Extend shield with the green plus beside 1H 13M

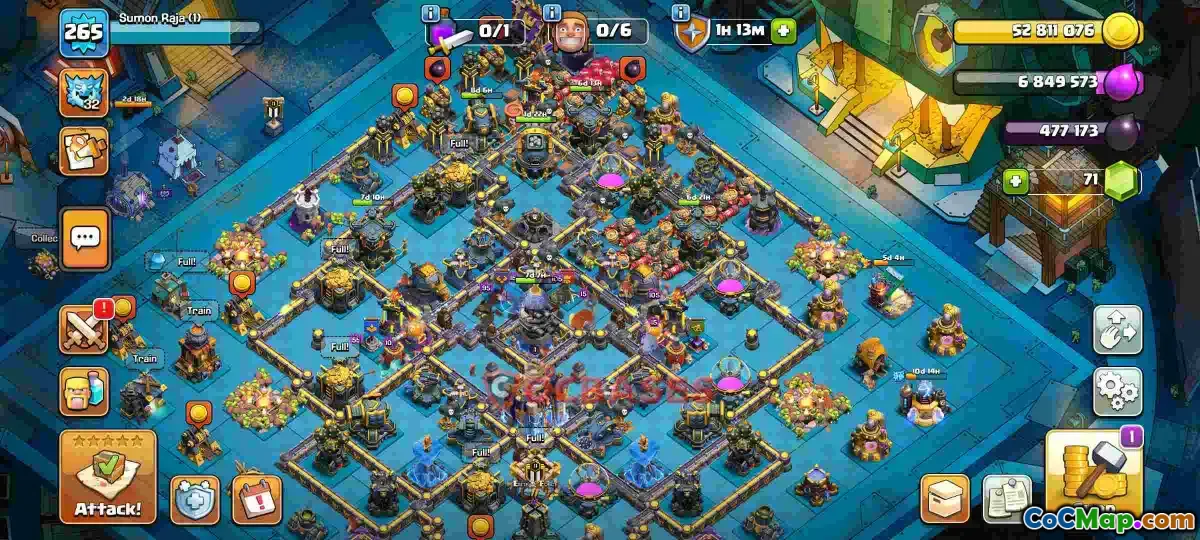pyautogui.click(x=783, y=31)
